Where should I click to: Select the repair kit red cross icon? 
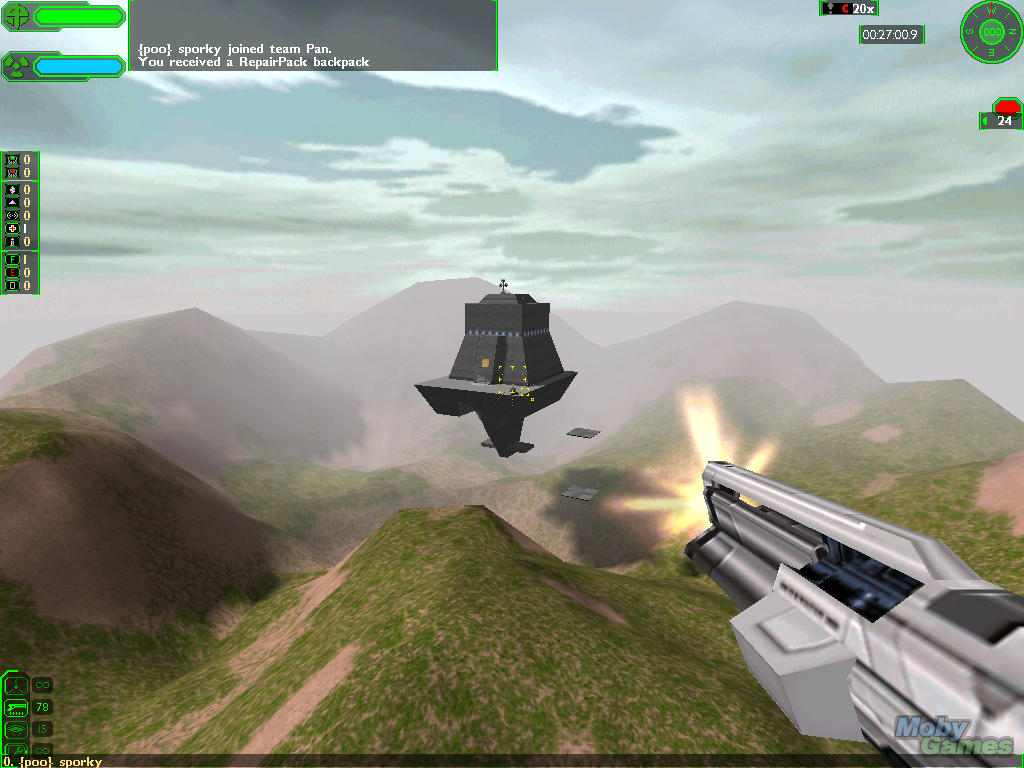pos(12,228)
